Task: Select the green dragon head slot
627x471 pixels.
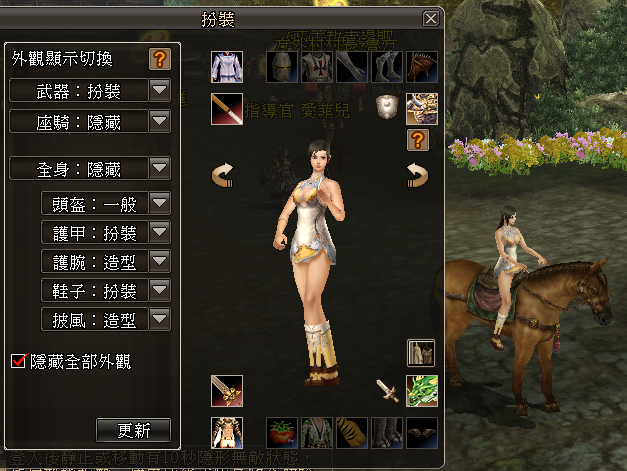Action: (421, 390)
